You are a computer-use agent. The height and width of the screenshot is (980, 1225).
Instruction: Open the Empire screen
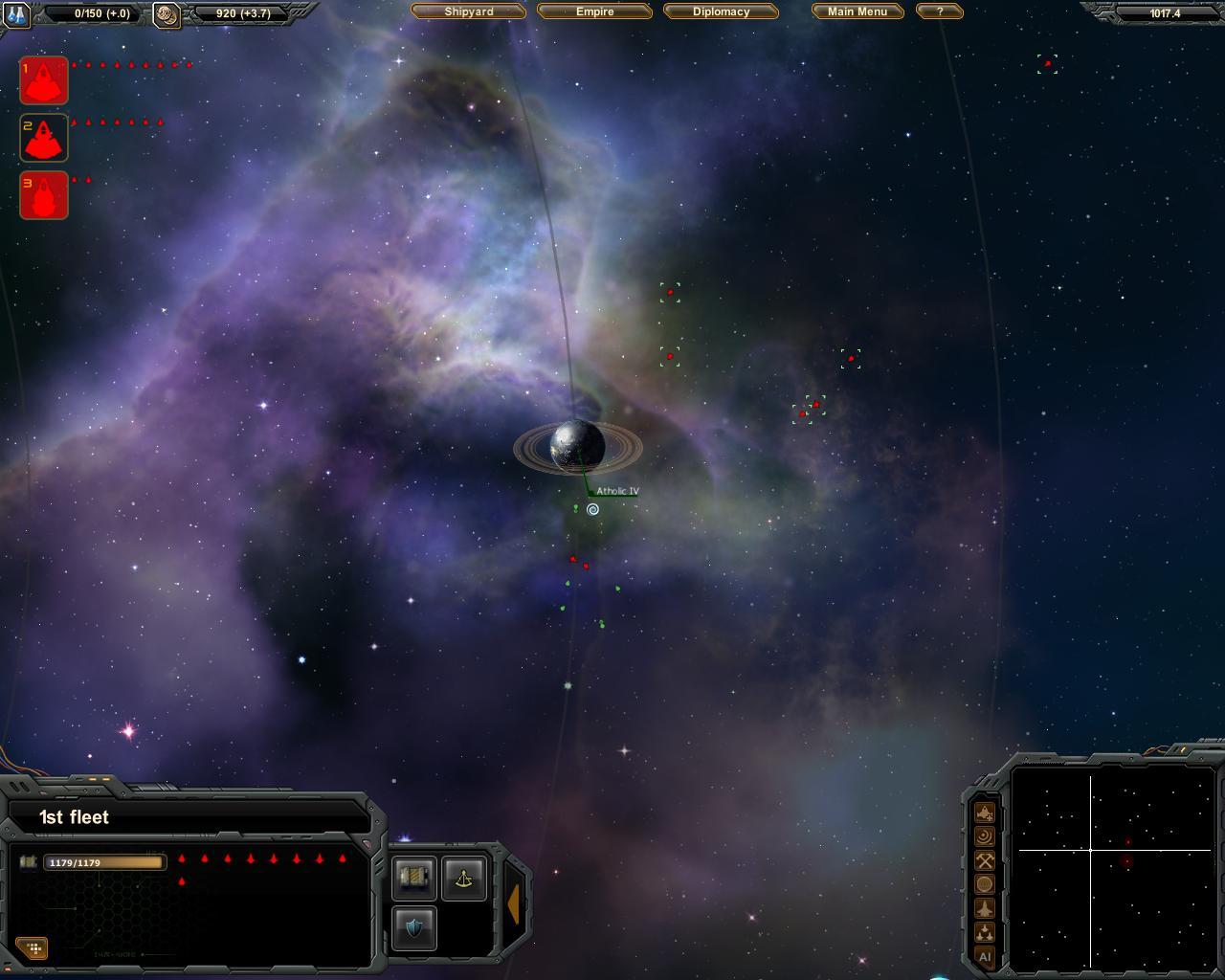click(594, 11)
